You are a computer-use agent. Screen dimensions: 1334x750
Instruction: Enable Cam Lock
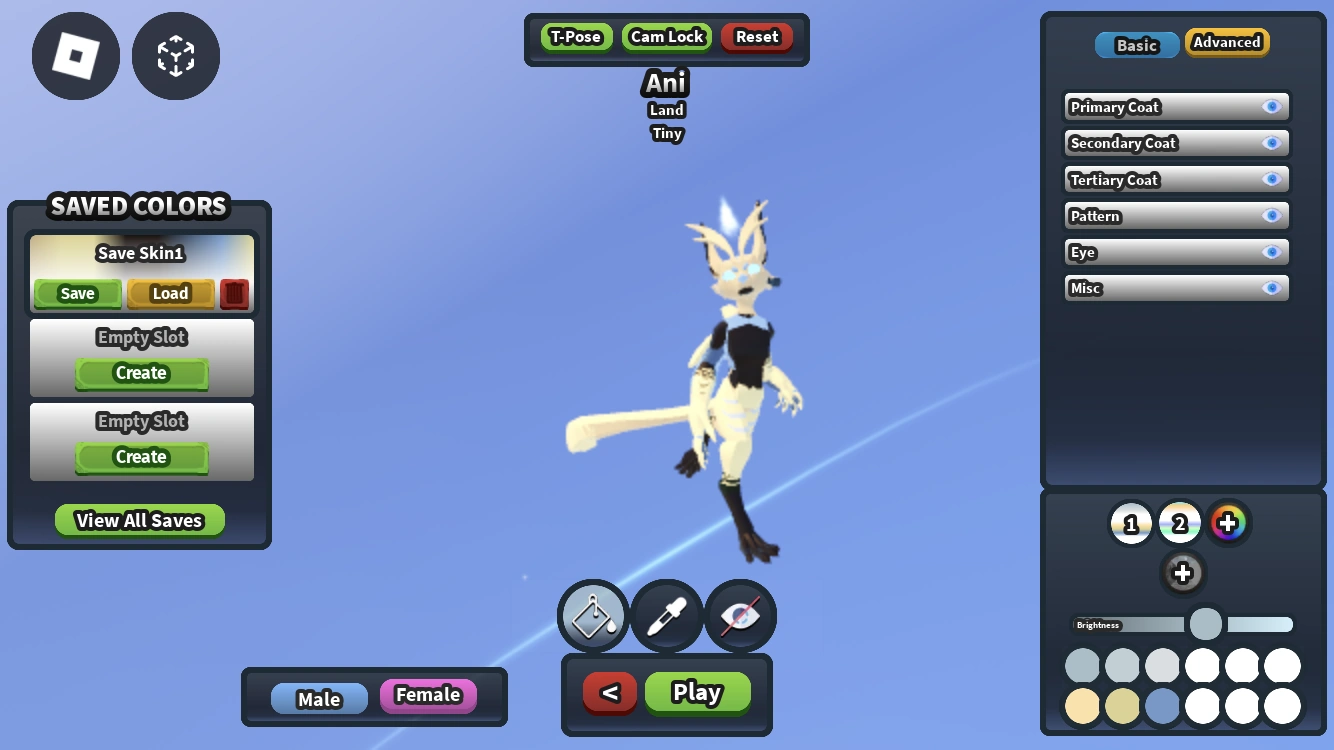pyautogui.click(x=666, y=36)
